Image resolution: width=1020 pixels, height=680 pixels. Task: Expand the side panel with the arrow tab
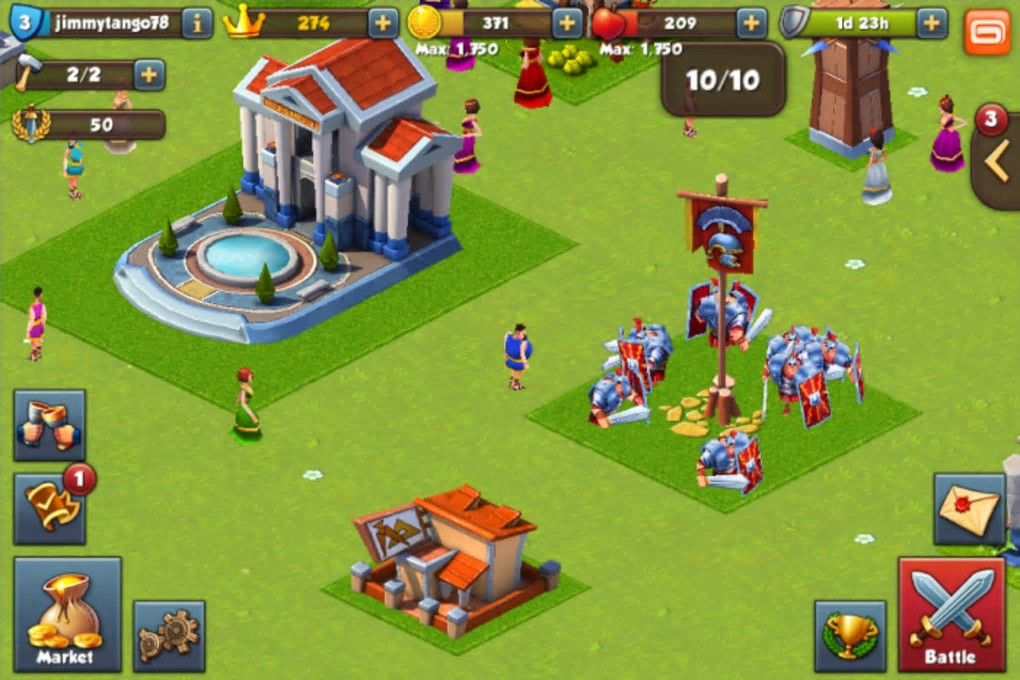click(x=997, y=162)
